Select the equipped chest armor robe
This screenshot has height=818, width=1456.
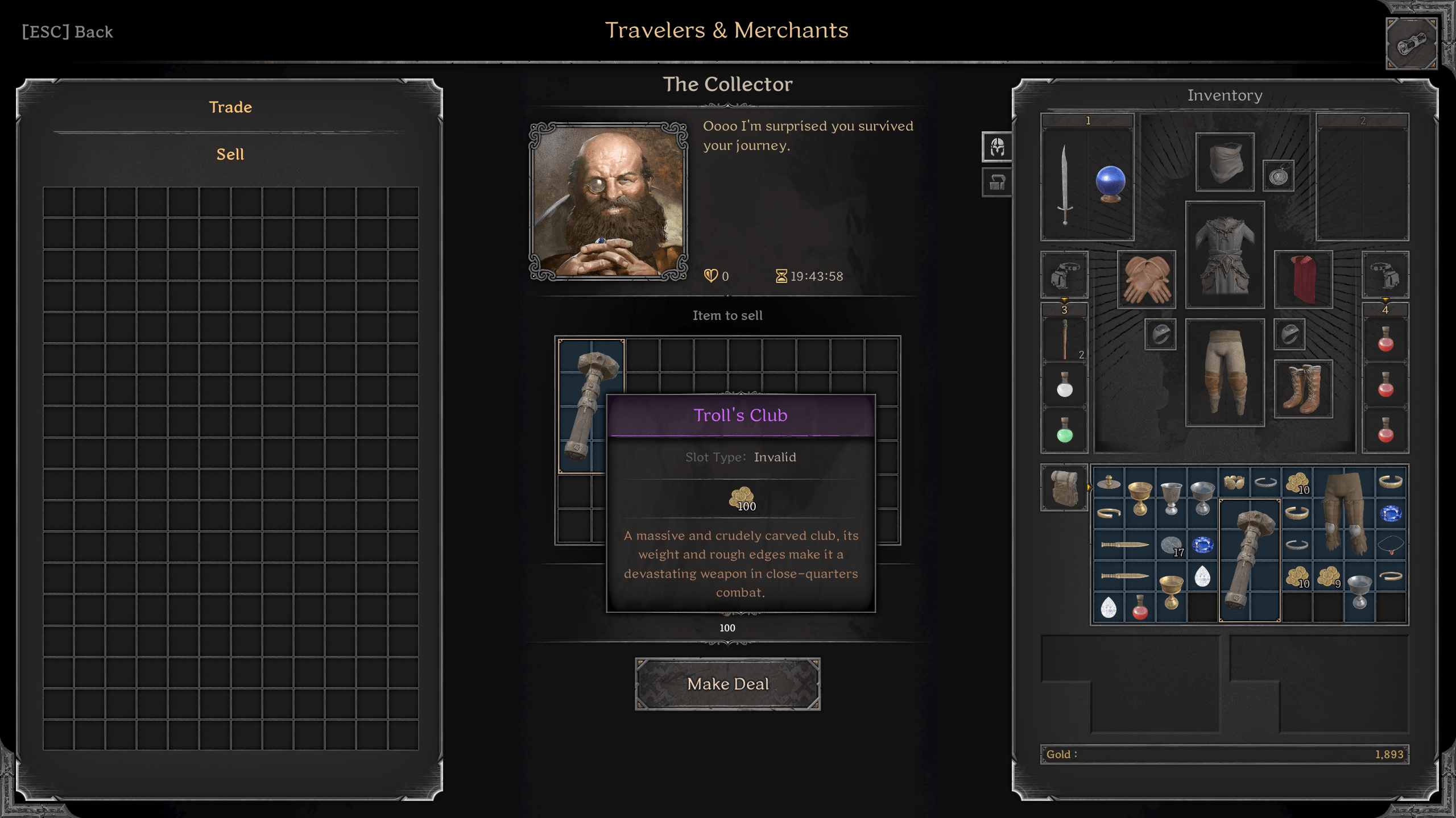click(x=1225, y=255)
